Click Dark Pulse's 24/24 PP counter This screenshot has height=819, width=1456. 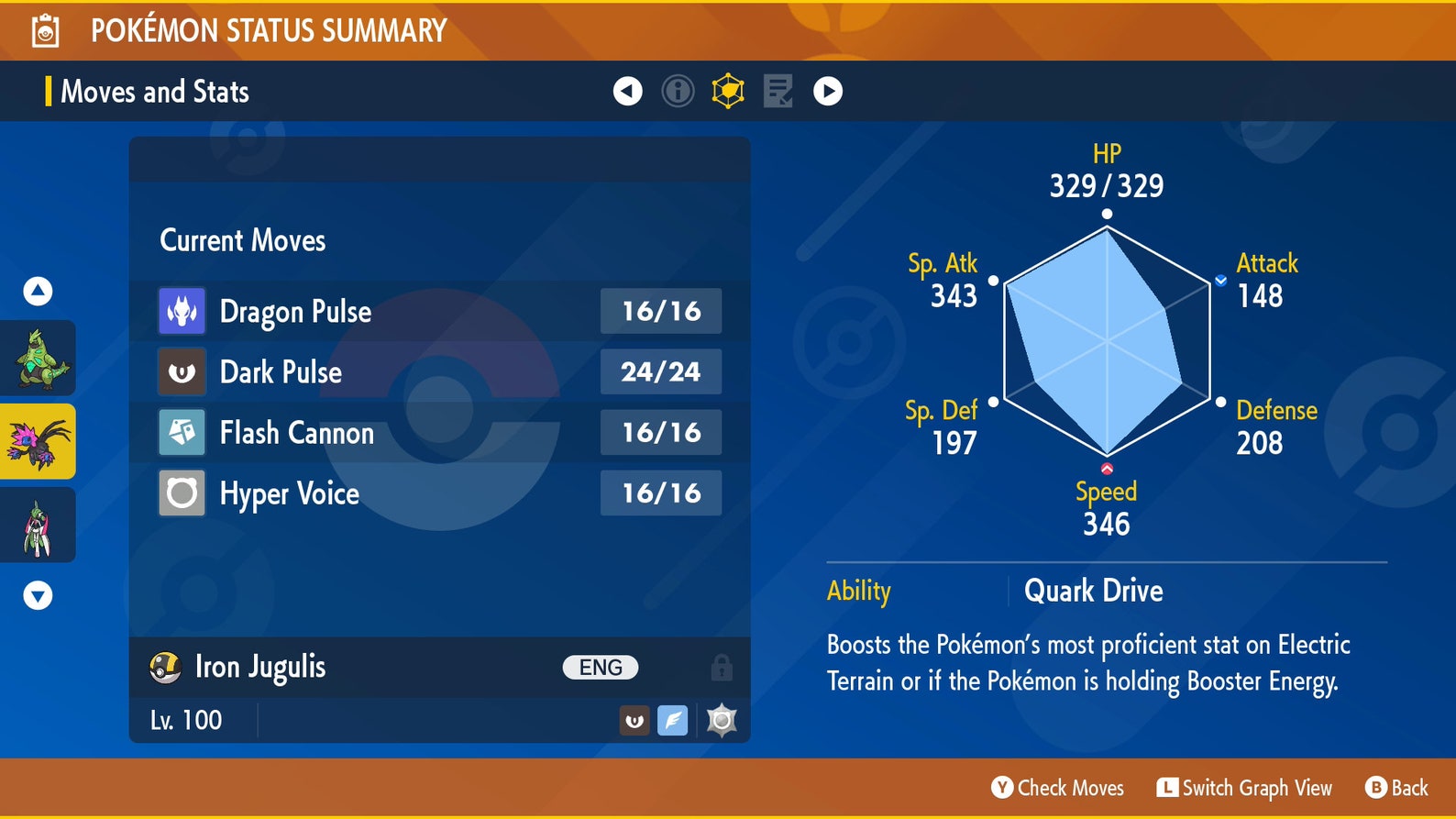(x=661, y=371)
